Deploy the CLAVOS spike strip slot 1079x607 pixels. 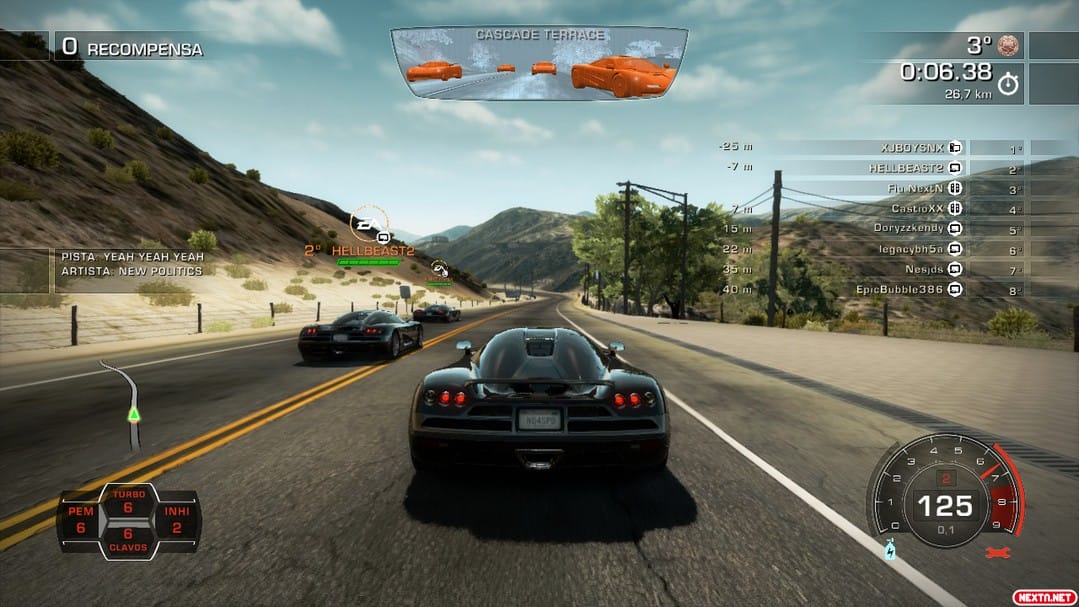click(128, 541)
